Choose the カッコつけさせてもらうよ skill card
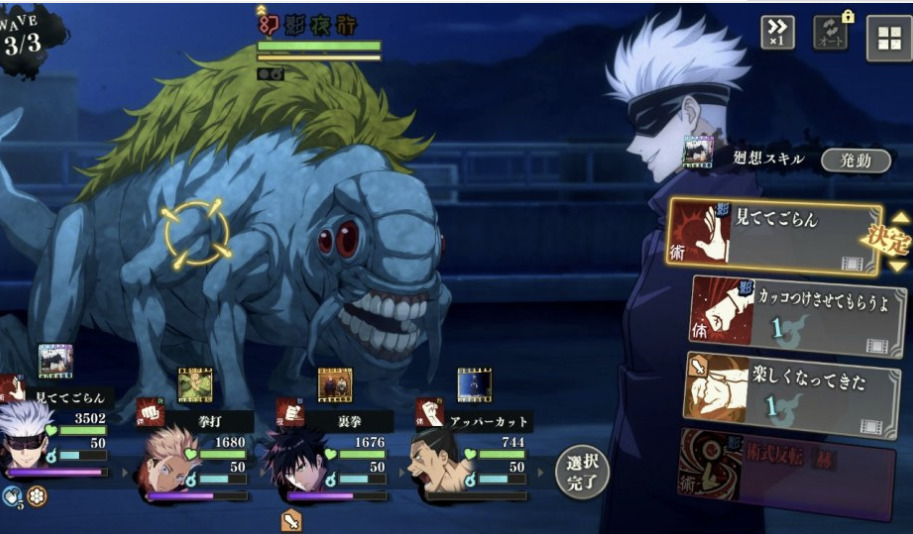The height and width of the screenshot is (534, 913). (797, 316)
